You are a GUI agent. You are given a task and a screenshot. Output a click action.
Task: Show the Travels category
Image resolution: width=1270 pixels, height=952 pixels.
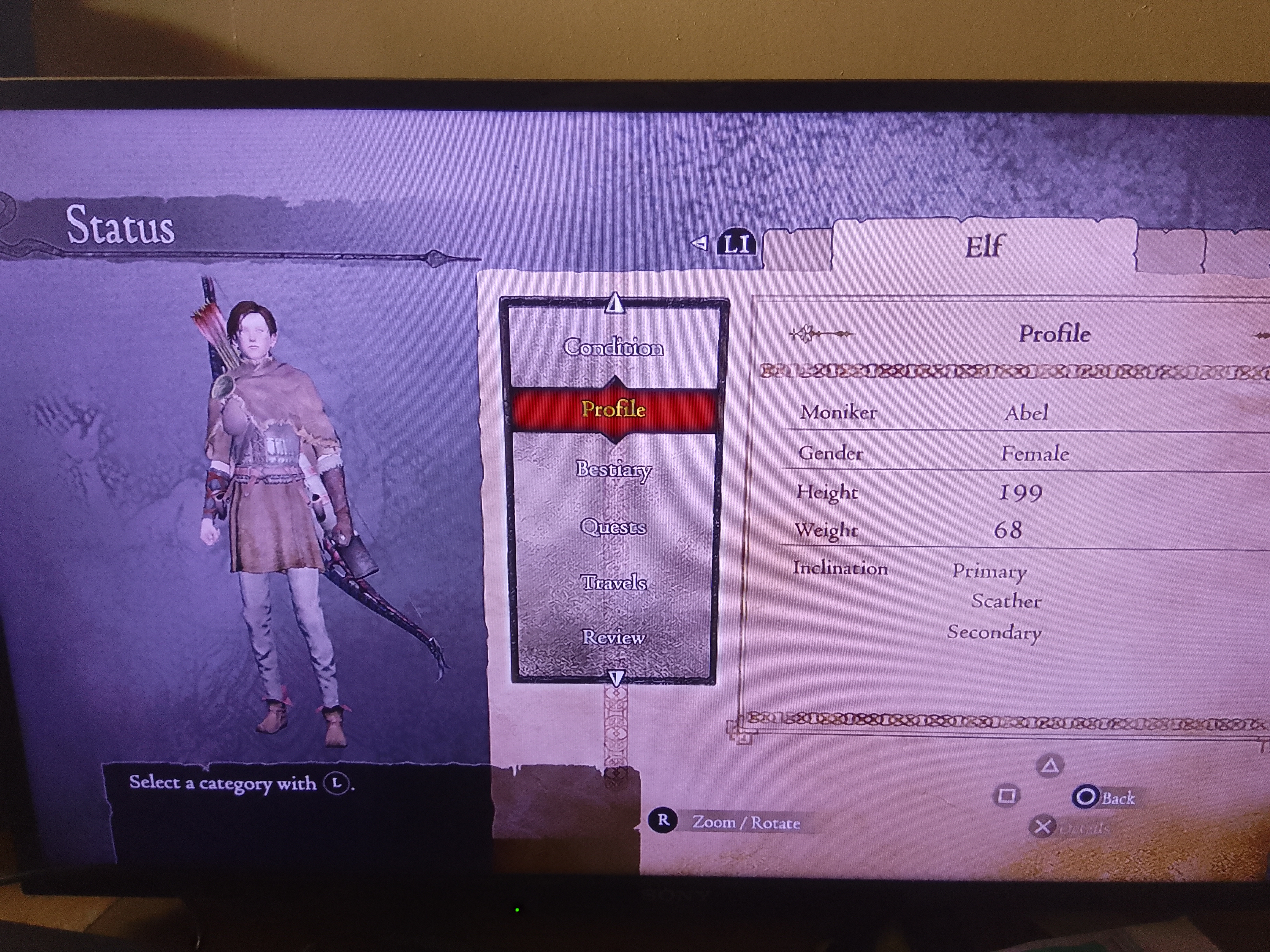click(x=613, y=583)
